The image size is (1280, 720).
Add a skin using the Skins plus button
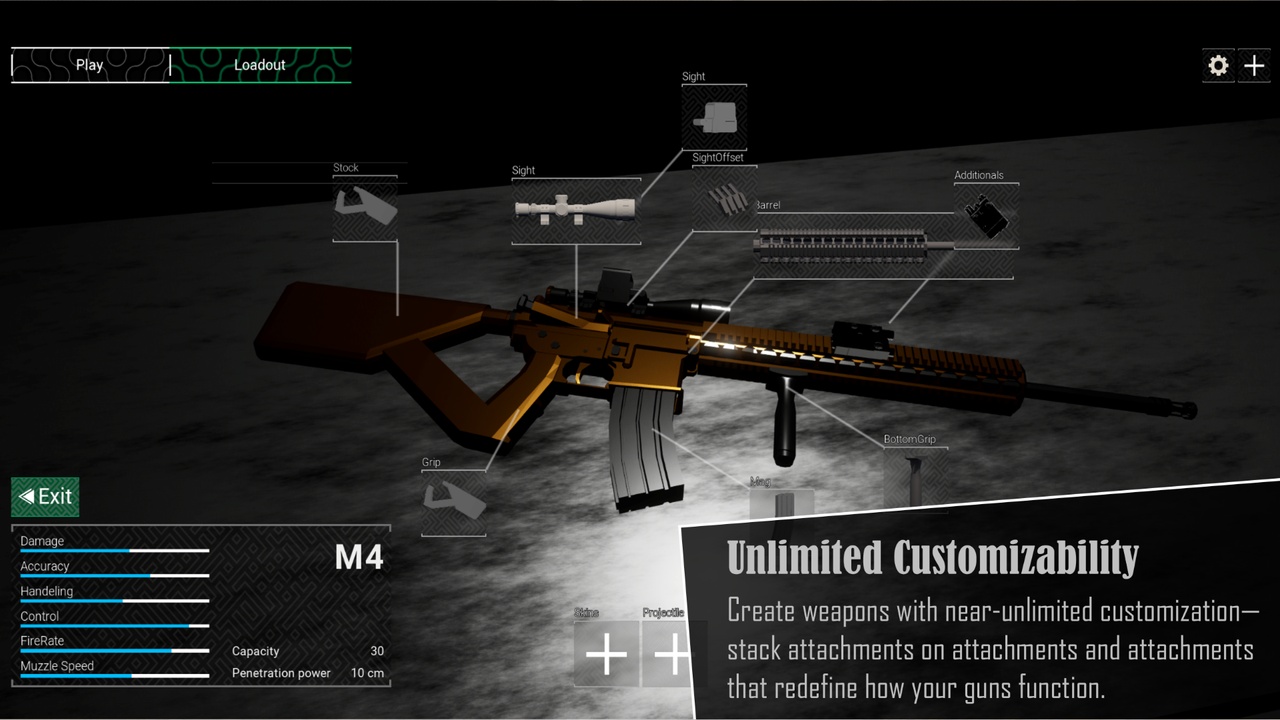tap(605, 655)
